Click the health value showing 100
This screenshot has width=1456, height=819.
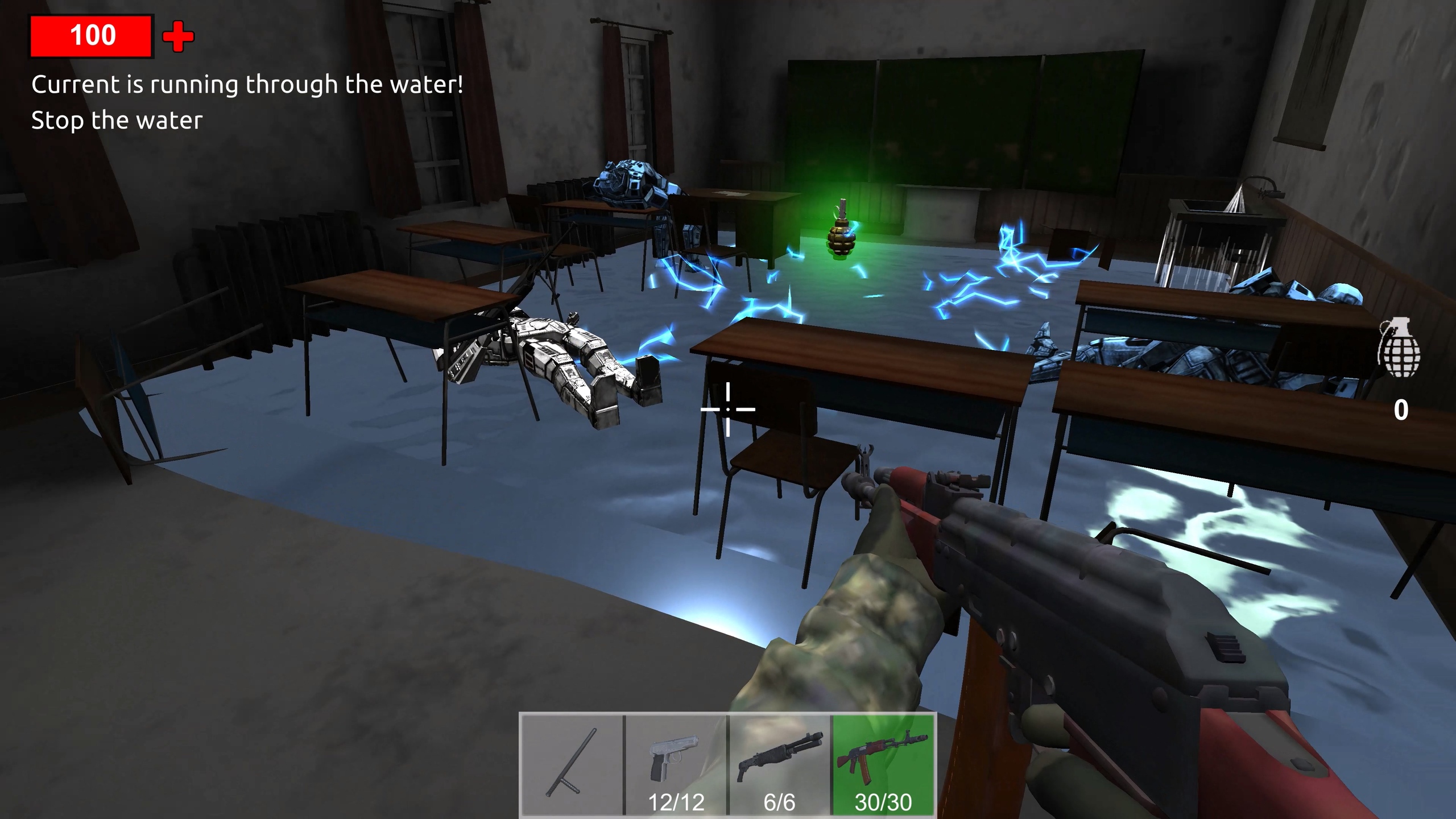click(93, 35)
